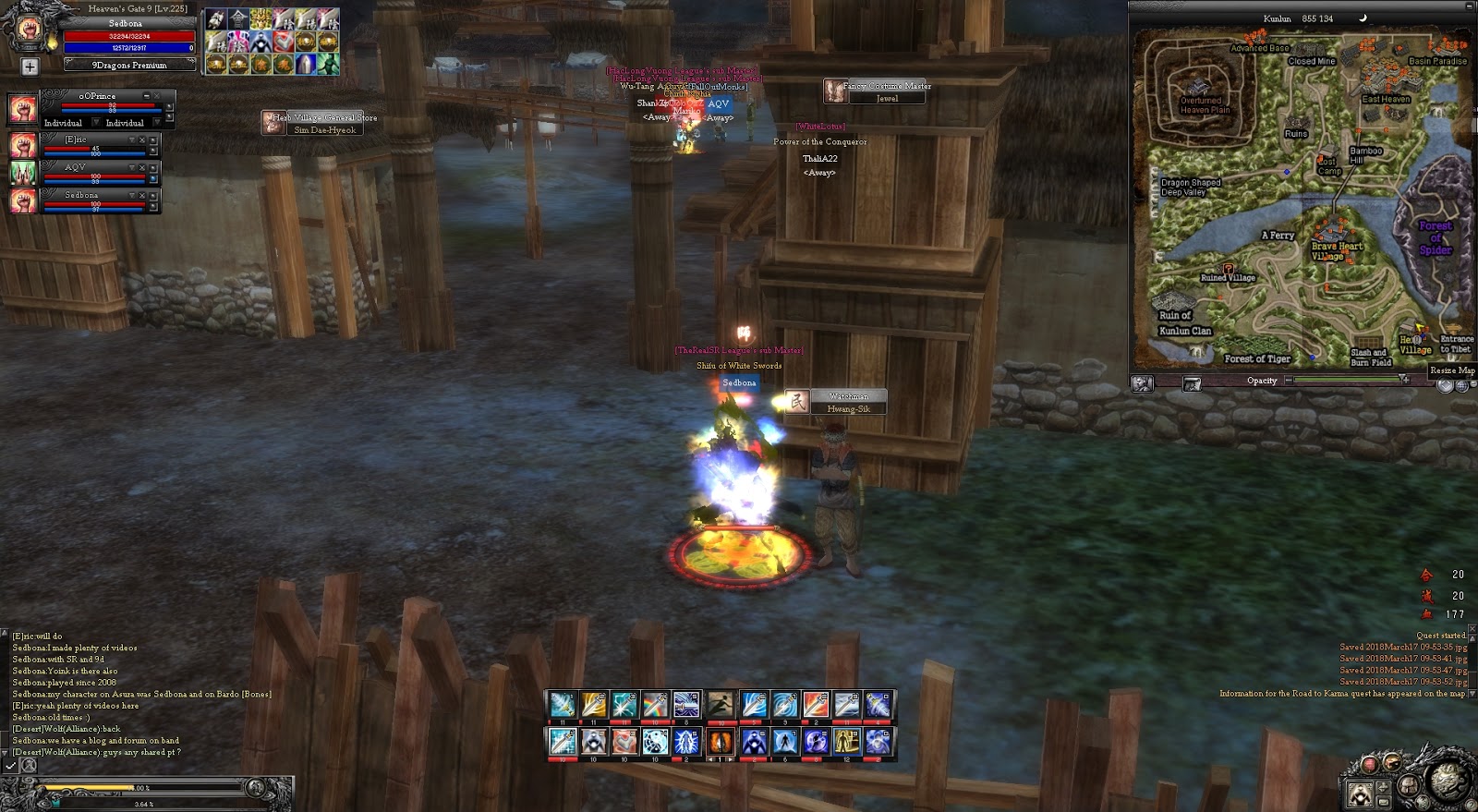1478x812 pixels.
Task: Switch hotbar page with the right arrow
Action: pyautogui.click(x=729, y=757)
